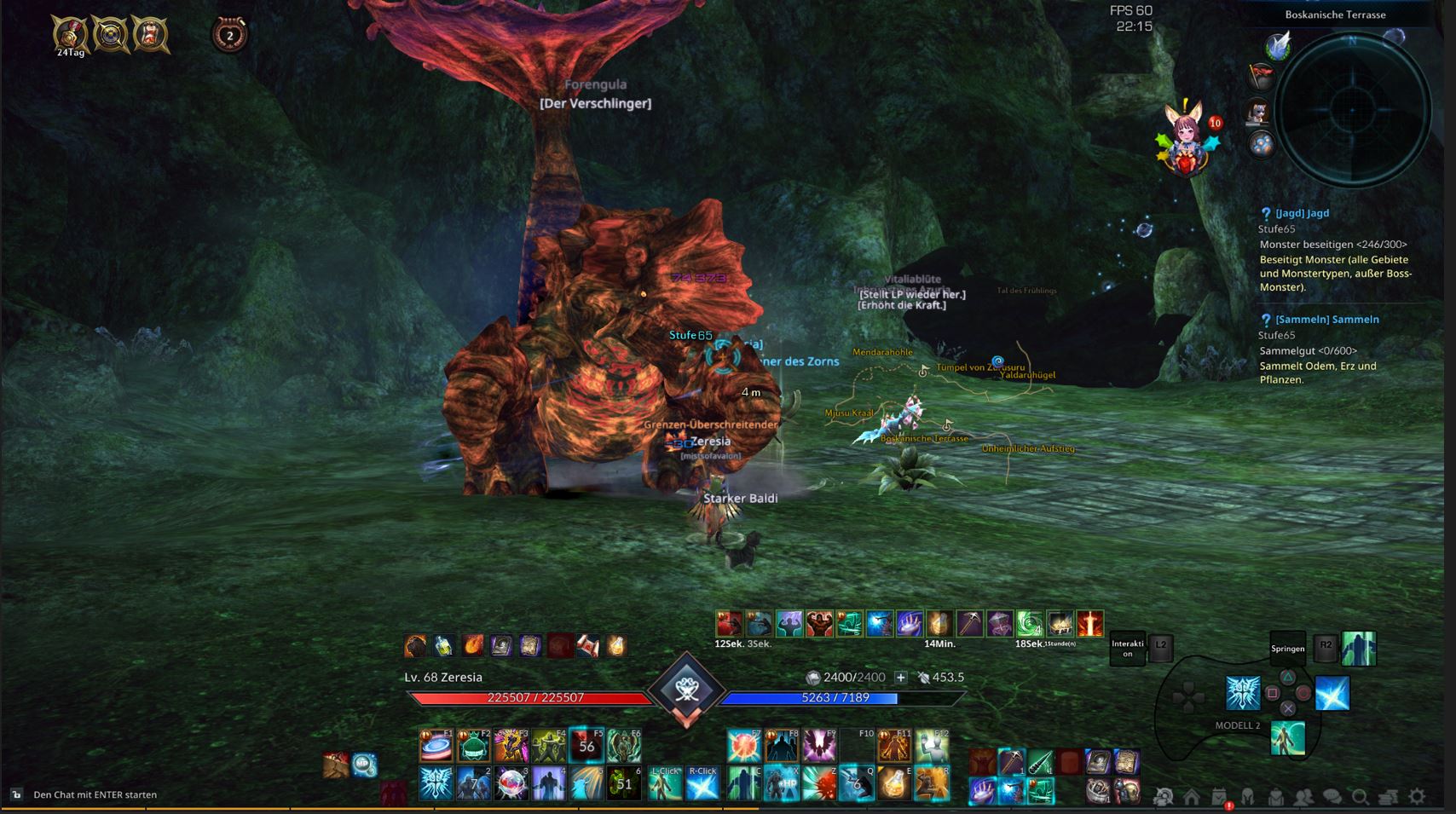Viewport: 1456px width, 814px height.
Task: Click the chat input field
Action: point(95,794)
